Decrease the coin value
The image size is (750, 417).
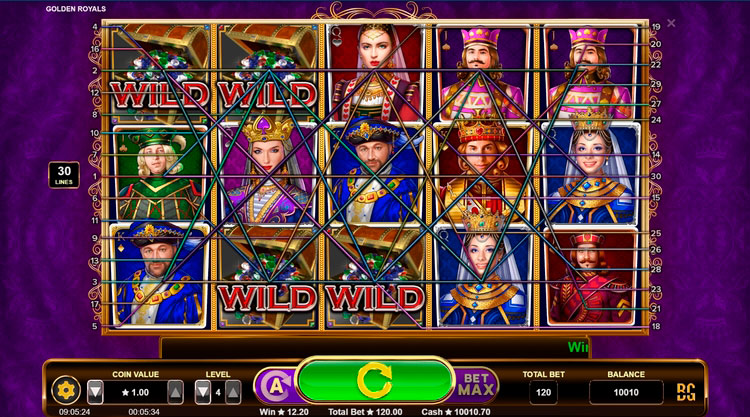click(x=95, y=391)
